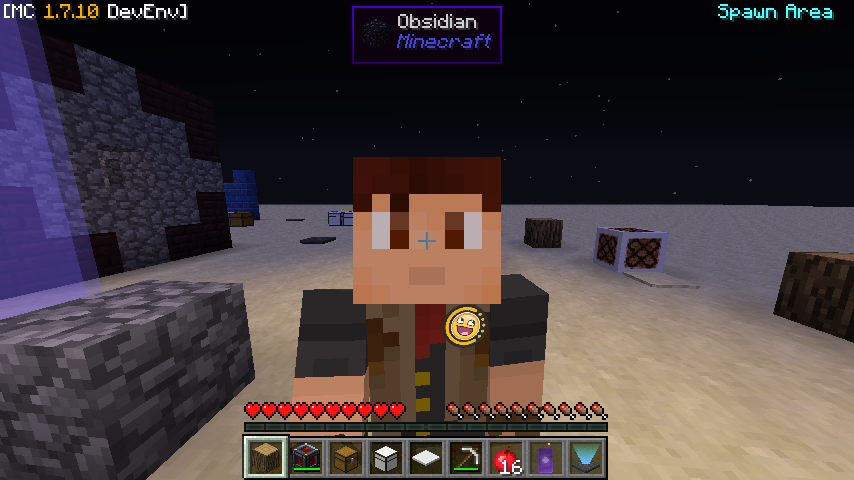
Task: Select the red apple stack of 16
Action: click(x=507, y=458)
